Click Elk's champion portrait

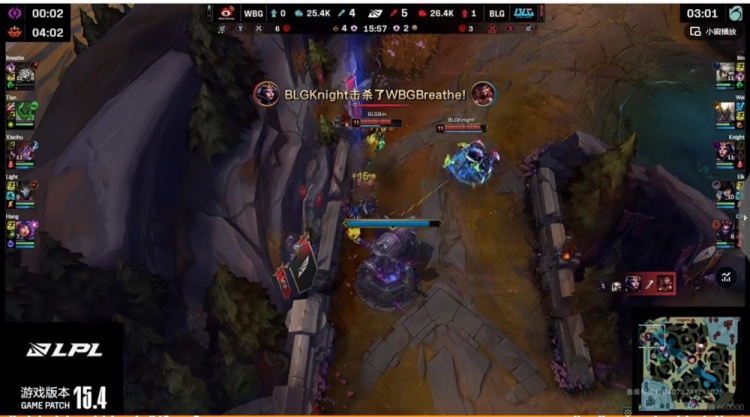(726, 190)
